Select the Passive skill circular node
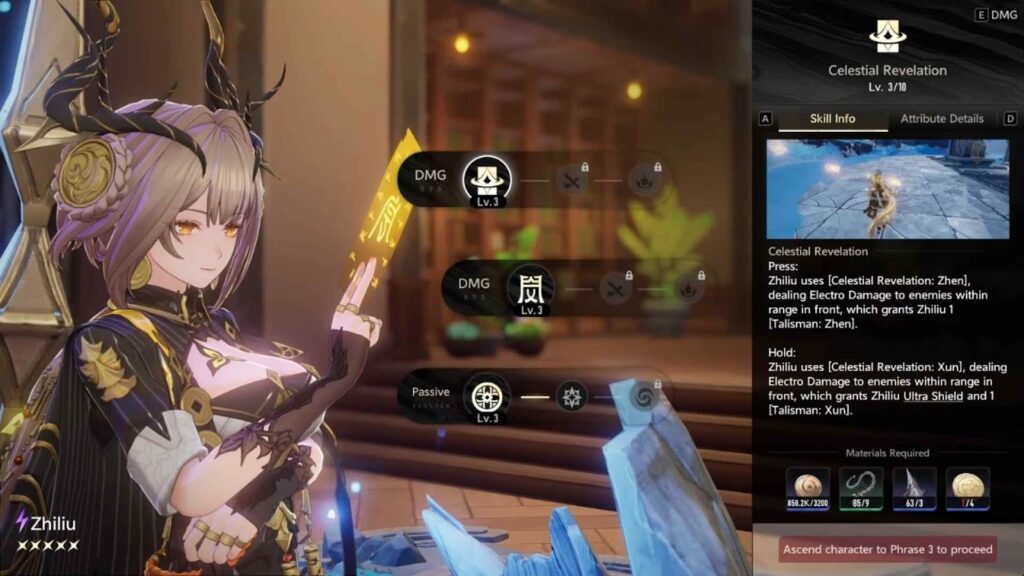 tap(487, 395)
